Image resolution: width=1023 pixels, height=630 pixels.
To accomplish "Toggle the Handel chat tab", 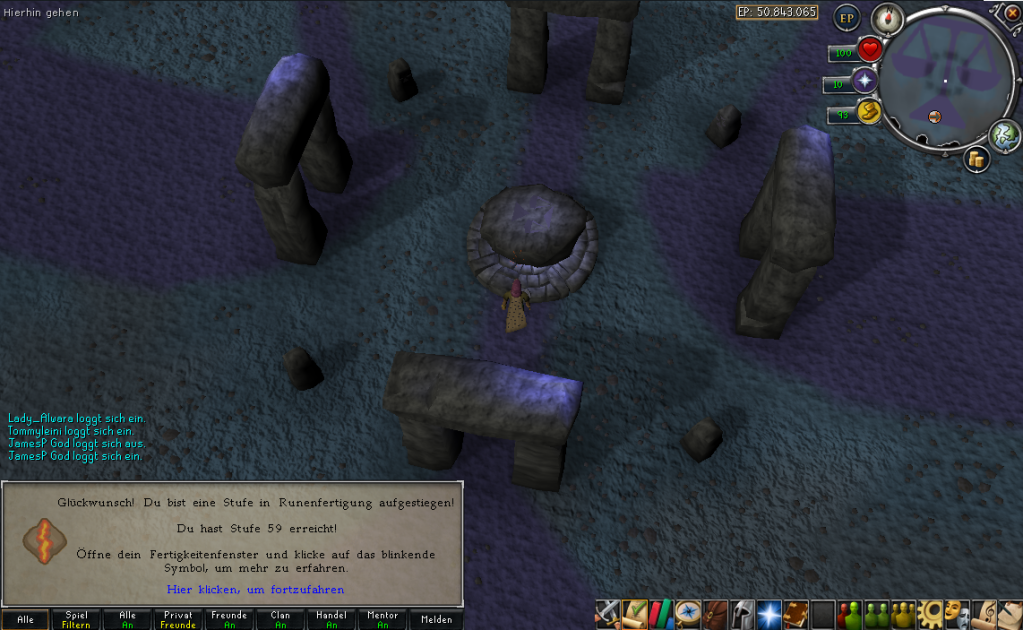I will [x=331, y=620].
